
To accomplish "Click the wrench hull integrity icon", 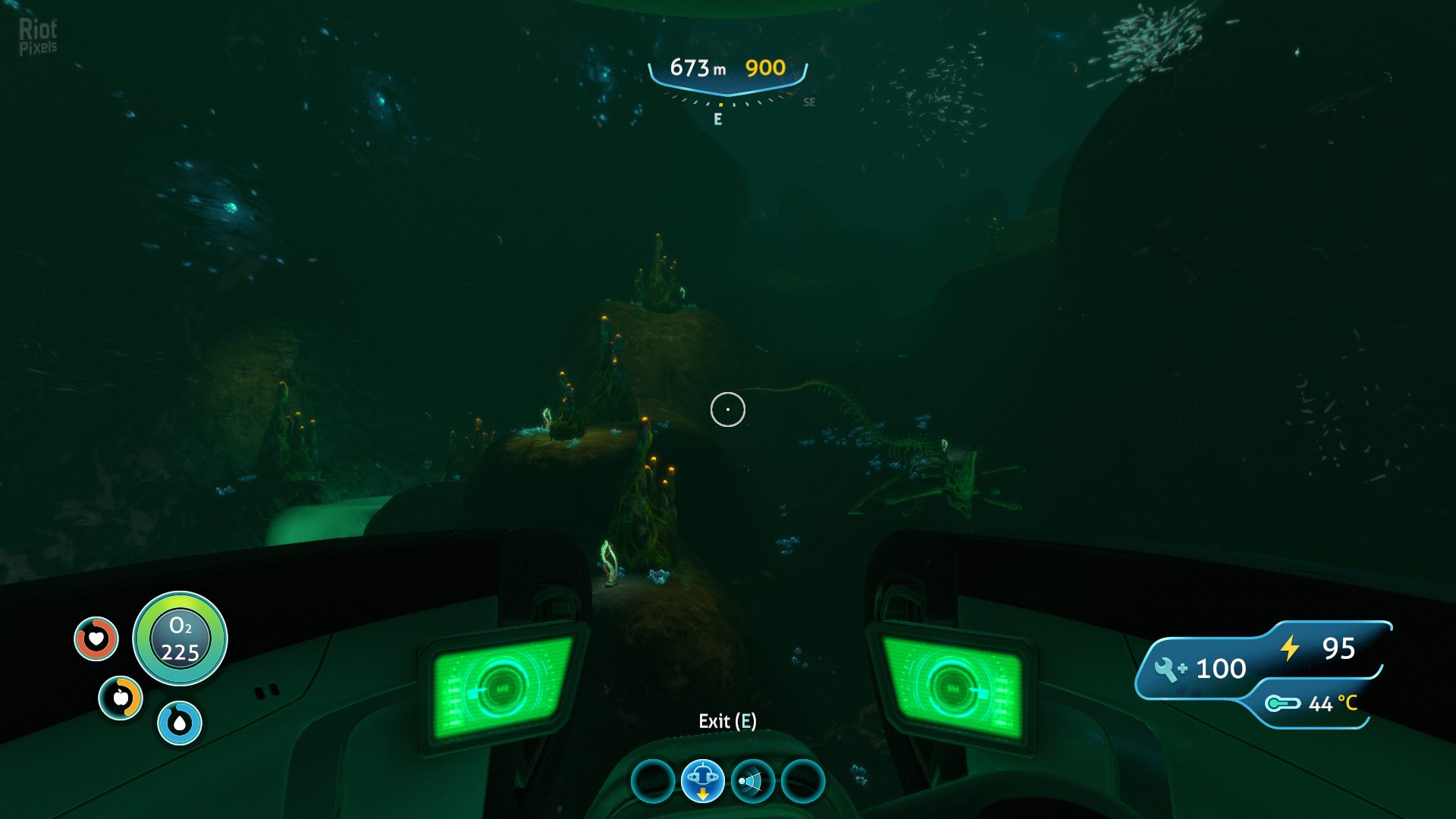I will pos(1168,668).
